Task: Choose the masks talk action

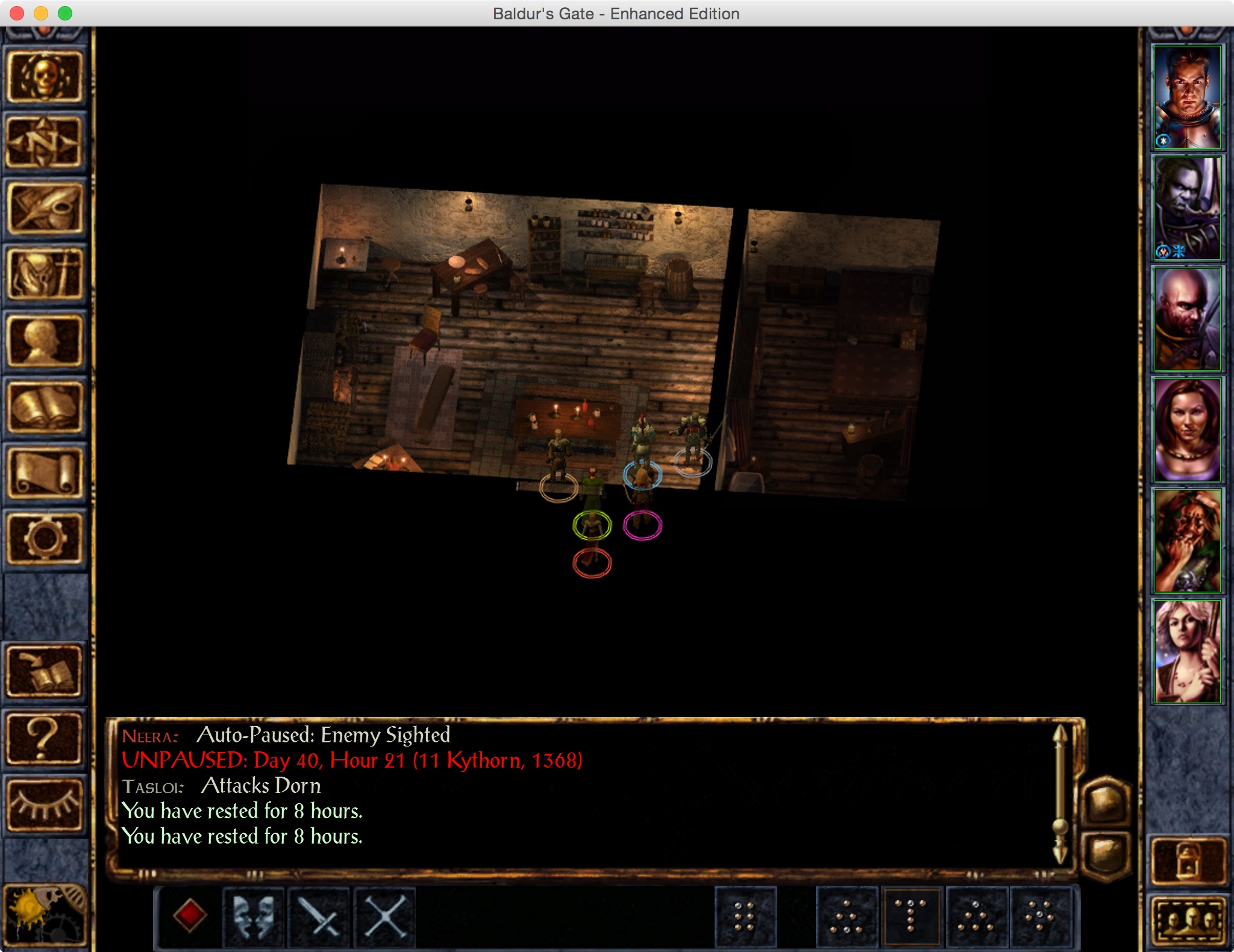Action: point(254,916)
